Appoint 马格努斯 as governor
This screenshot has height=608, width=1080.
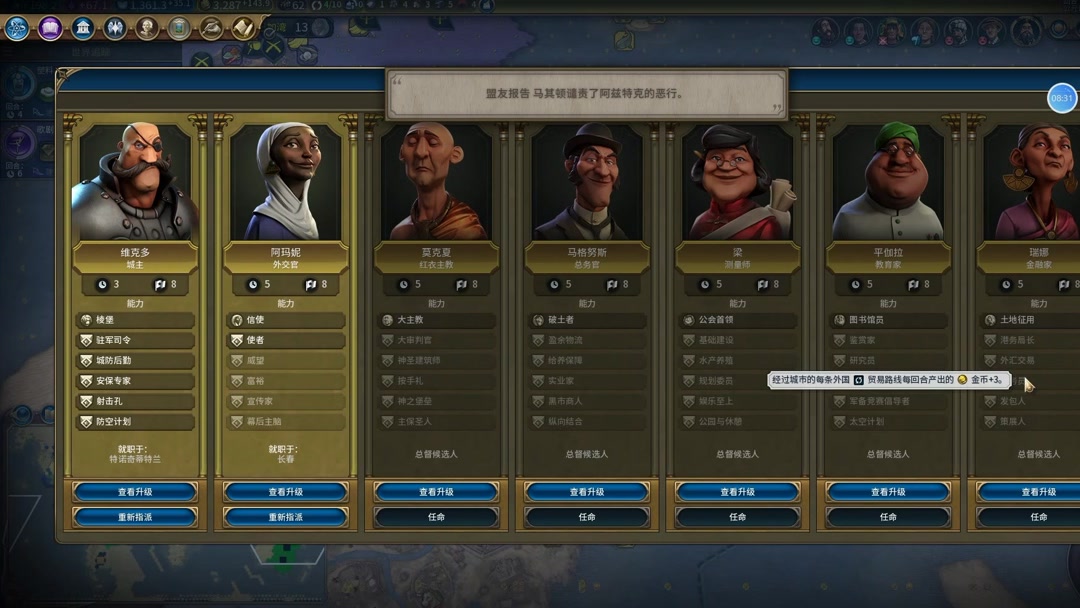(587, 517)
